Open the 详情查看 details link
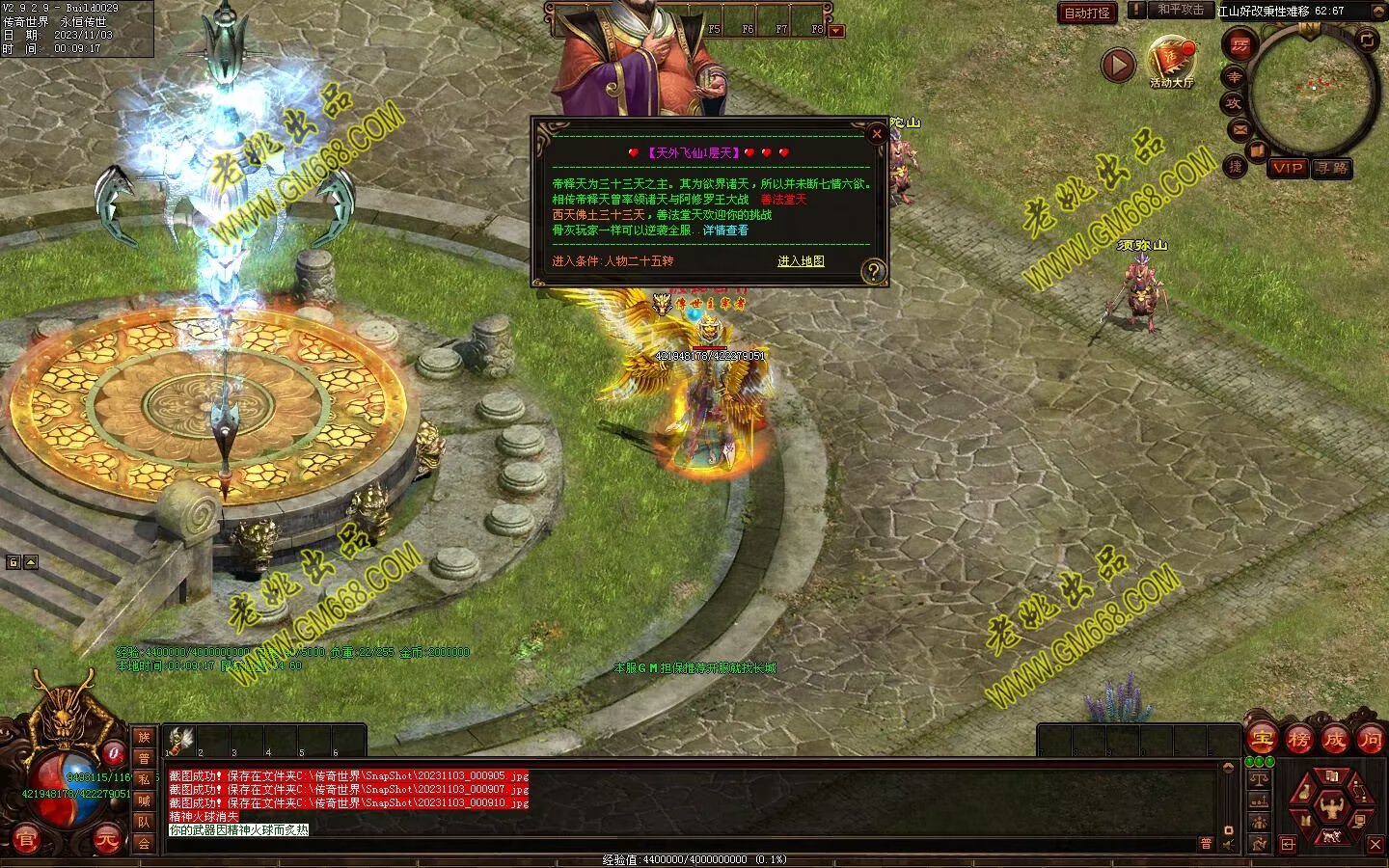 coord(725,231)
